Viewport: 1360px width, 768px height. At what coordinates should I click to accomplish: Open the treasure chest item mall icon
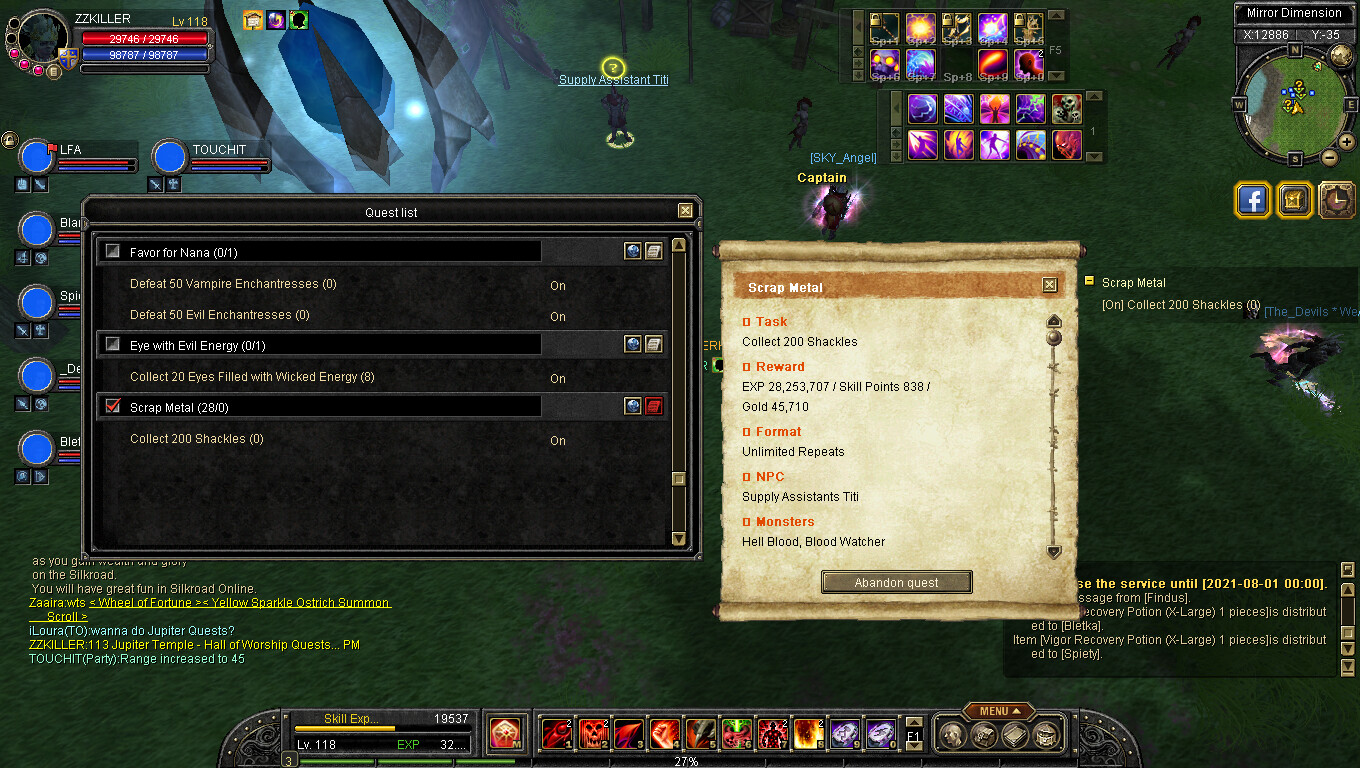tap(1294, 200)
